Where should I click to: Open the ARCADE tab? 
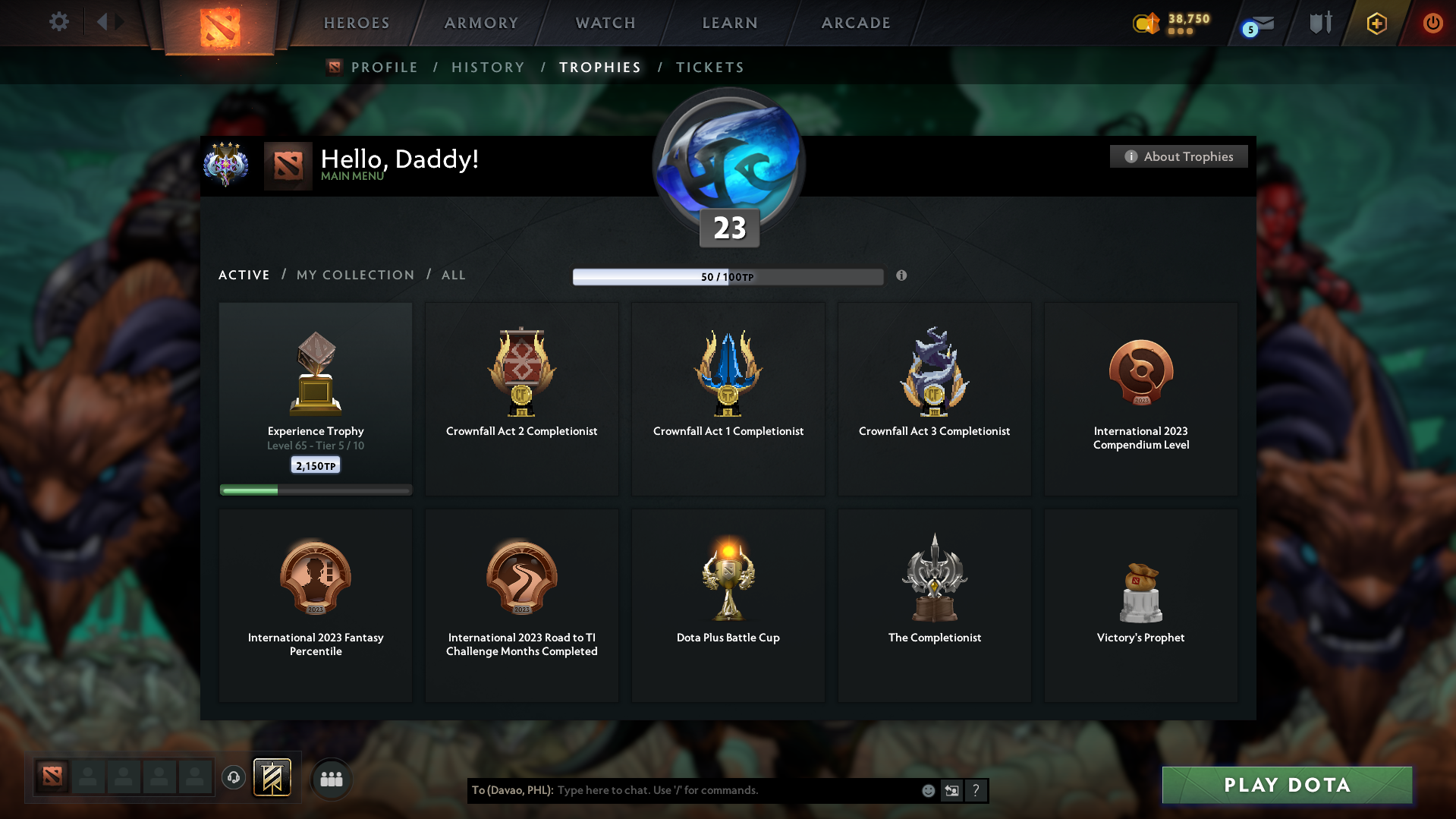point(855,23)
